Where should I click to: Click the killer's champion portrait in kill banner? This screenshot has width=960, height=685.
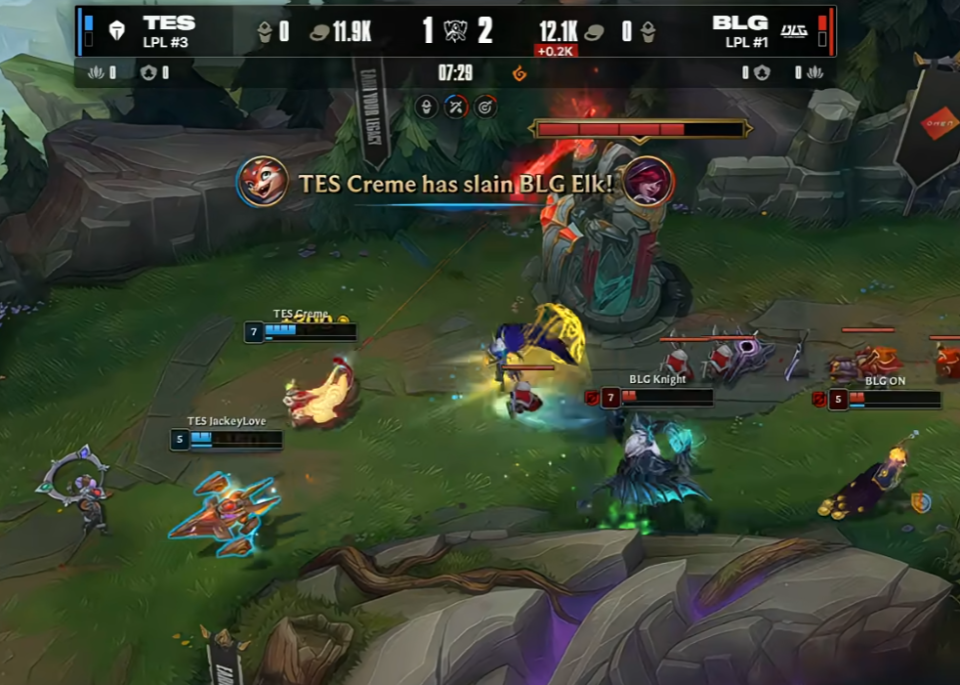click(x=262, y=181)
